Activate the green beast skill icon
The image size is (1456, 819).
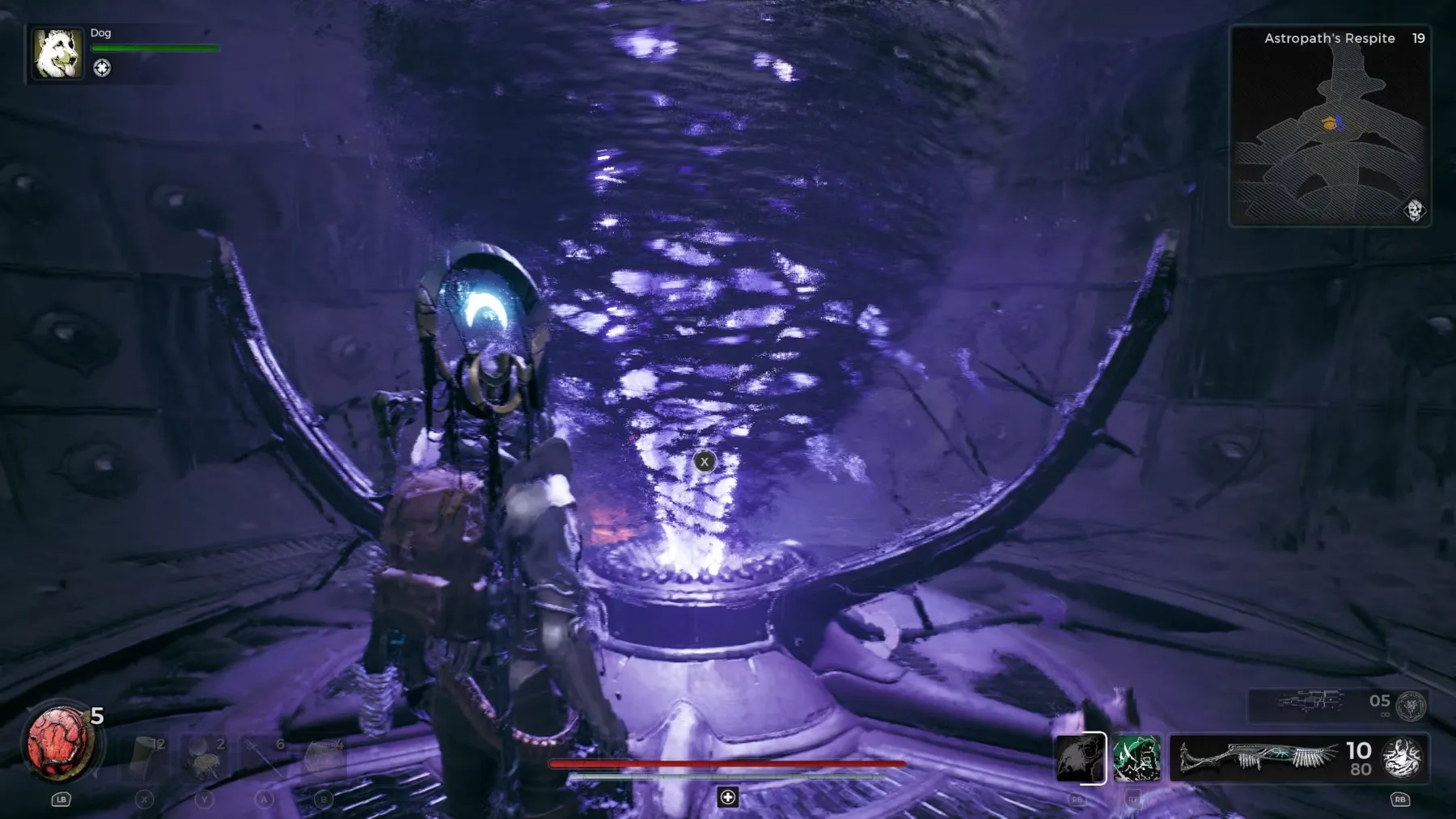(x=1136, y=758)
